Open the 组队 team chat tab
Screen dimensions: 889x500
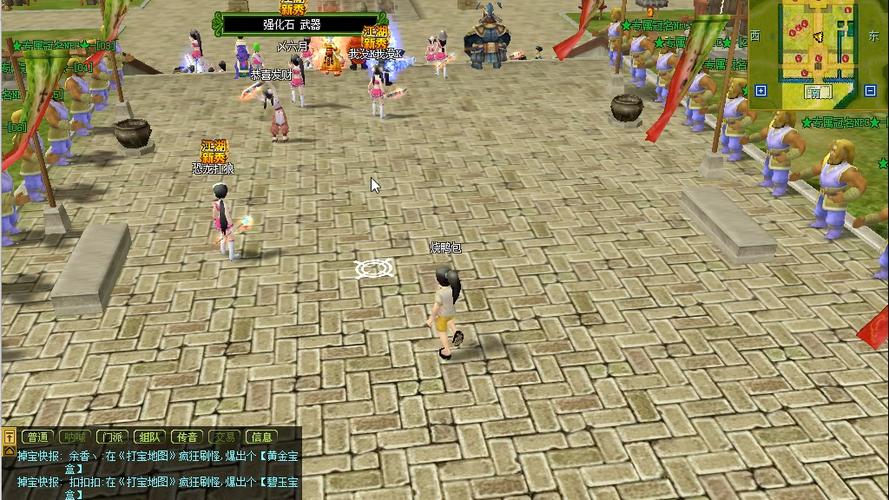[x=149, y=437]
